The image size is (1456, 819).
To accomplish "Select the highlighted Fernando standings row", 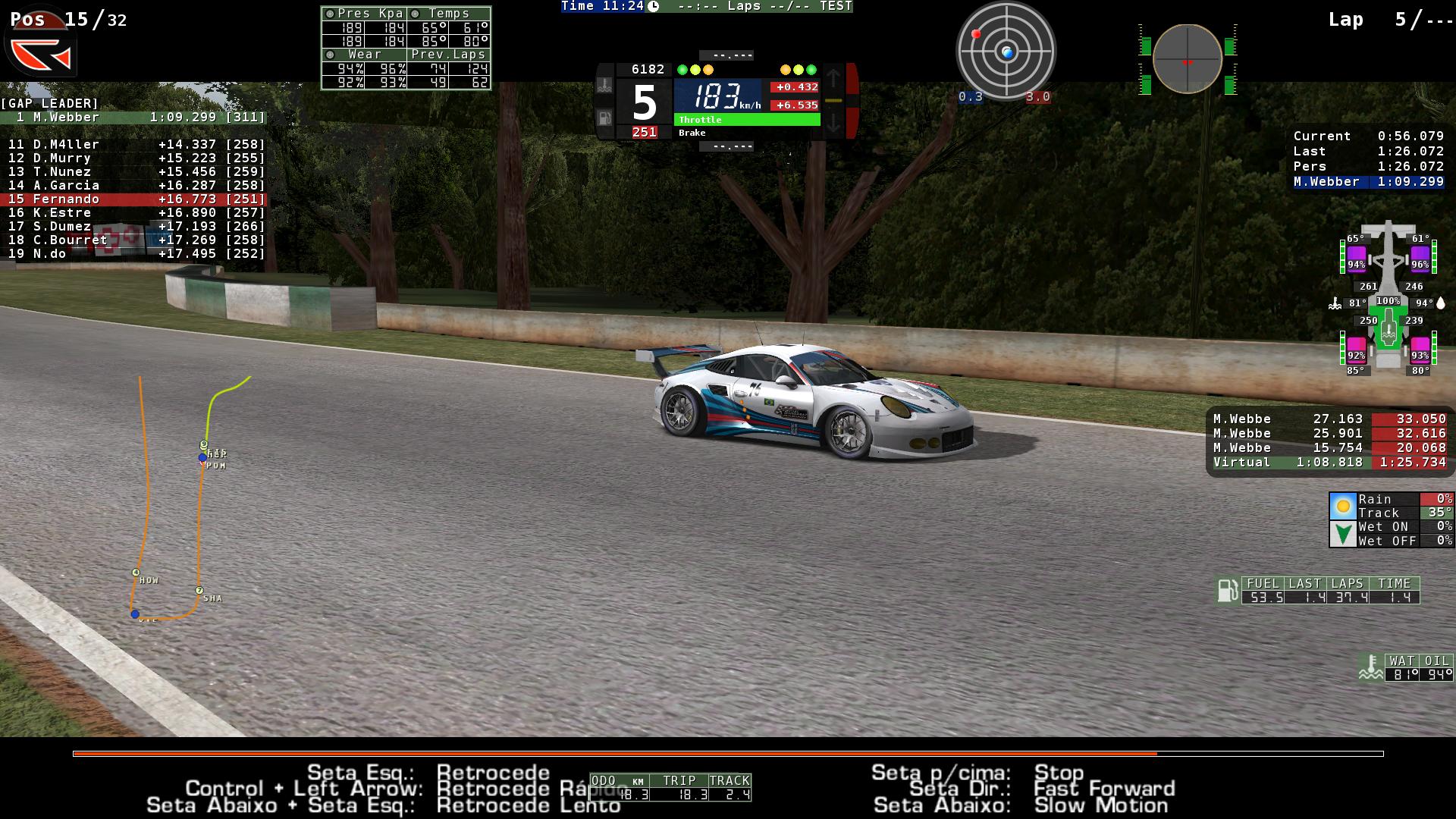I will tap(133, 199).
